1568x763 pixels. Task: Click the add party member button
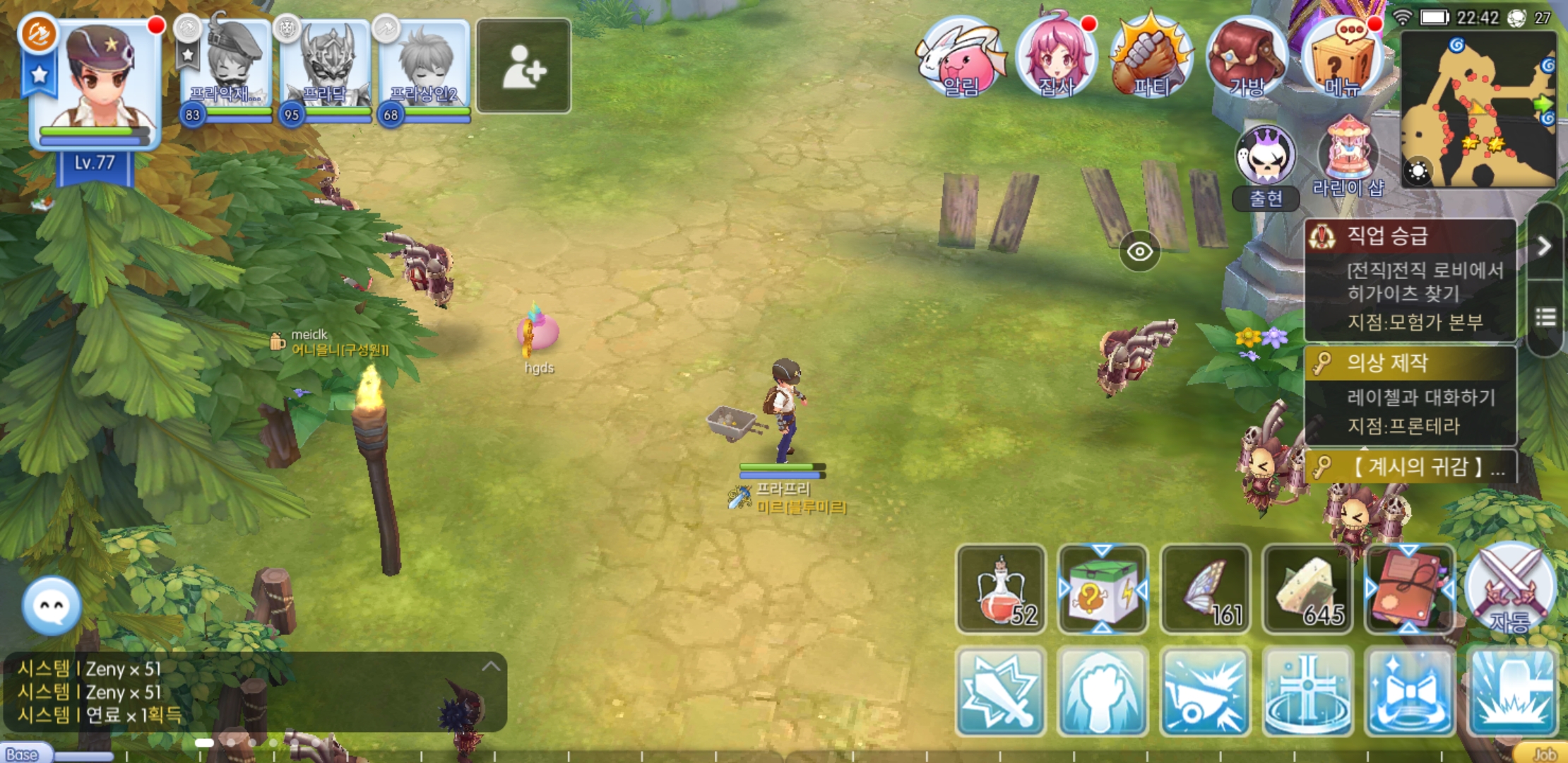click(x=523, y=66)
